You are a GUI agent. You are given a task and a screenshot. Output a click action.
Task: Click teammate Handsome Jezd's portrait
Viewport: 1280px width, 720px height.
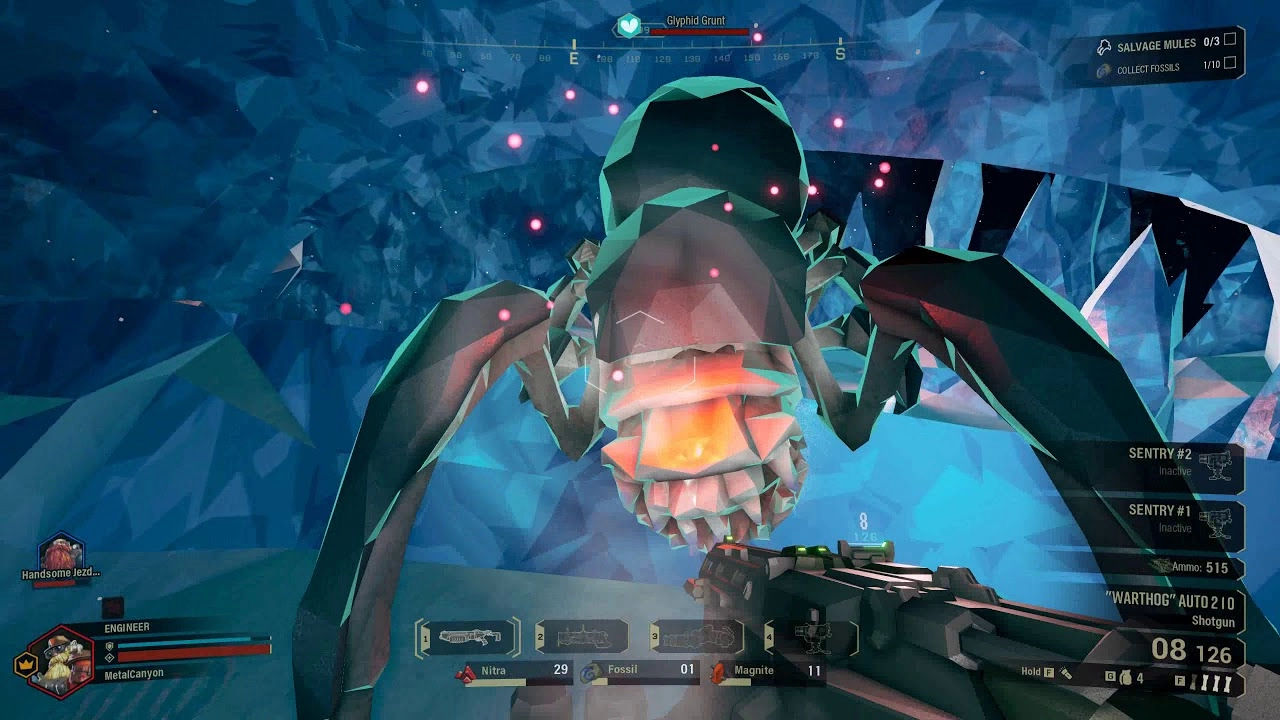tap(60, 554)
